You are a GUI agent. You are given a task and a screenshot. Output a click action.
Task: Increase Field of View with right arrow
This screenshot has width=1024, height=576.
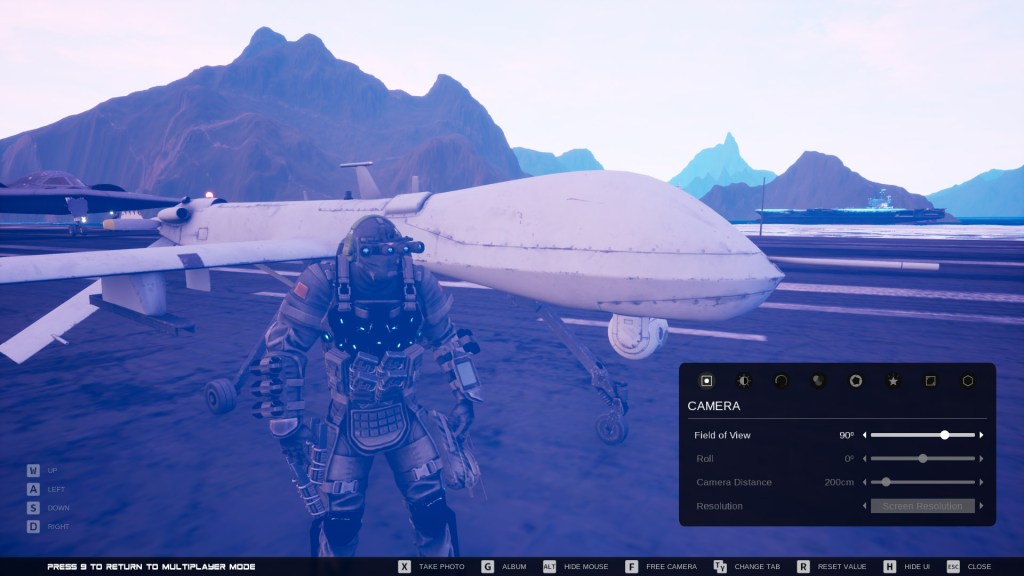point(982,435)
